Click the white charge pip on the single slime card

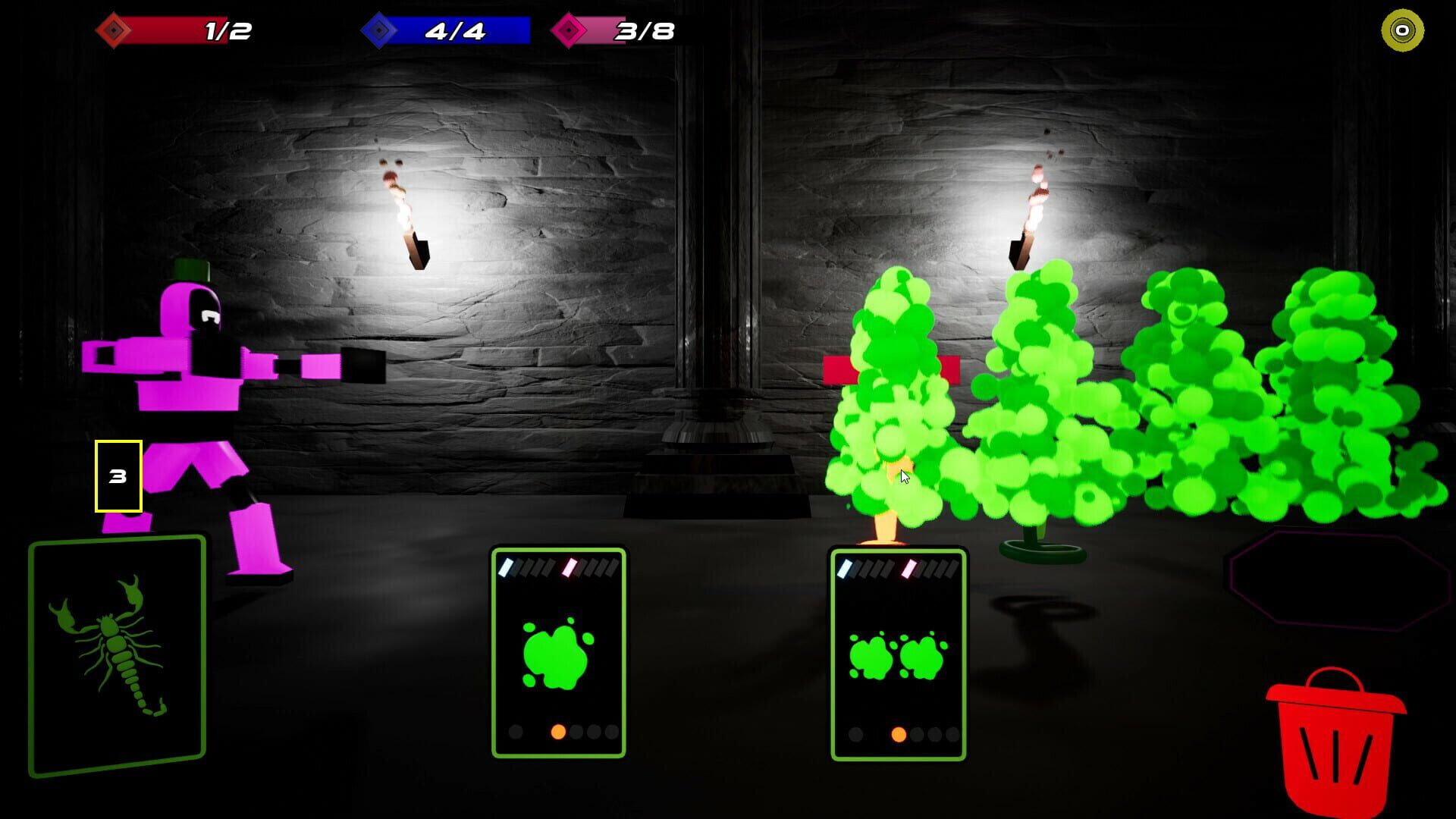[x=506, y=568]
